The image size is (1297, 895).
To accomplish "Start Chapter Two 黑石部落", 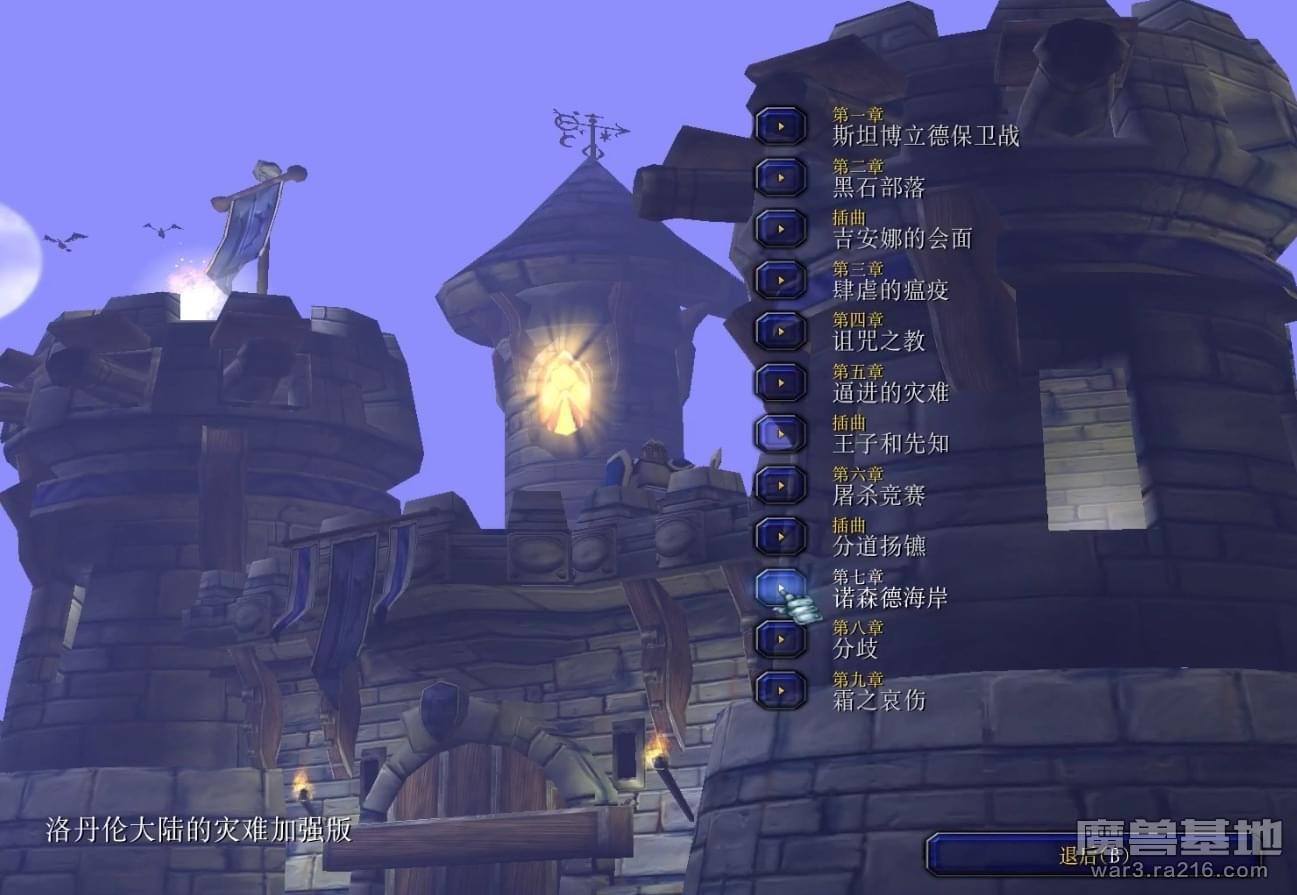I will pos(780,177).
